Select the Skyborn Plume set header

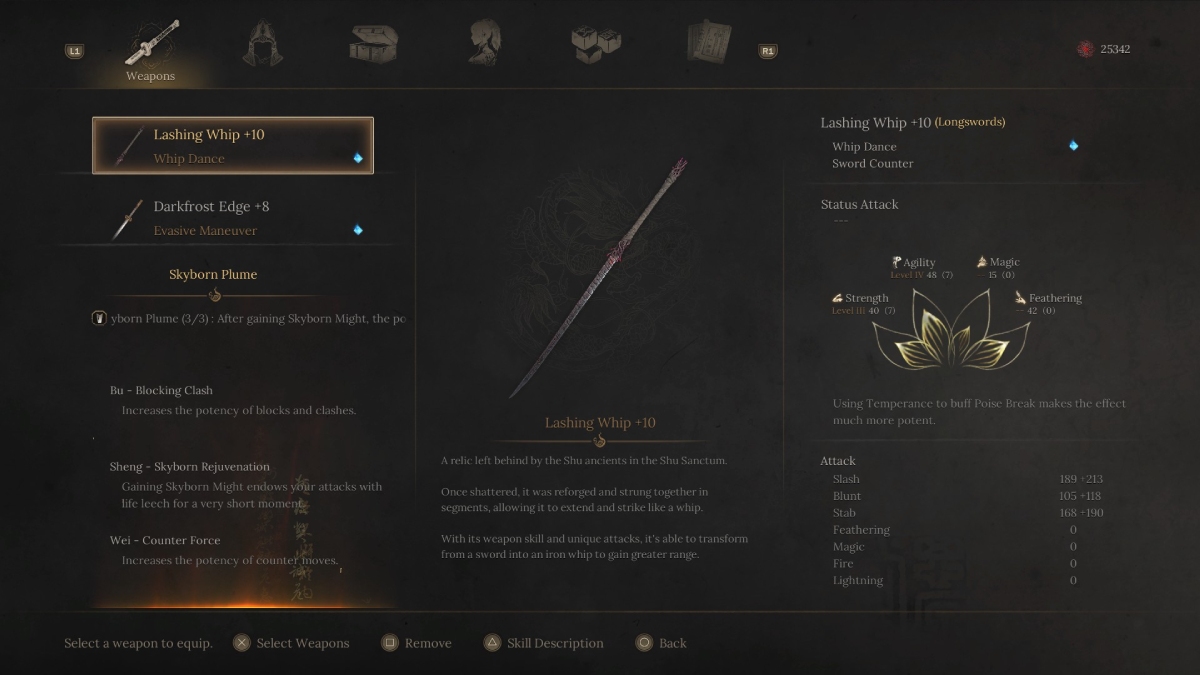coord(213,274)
